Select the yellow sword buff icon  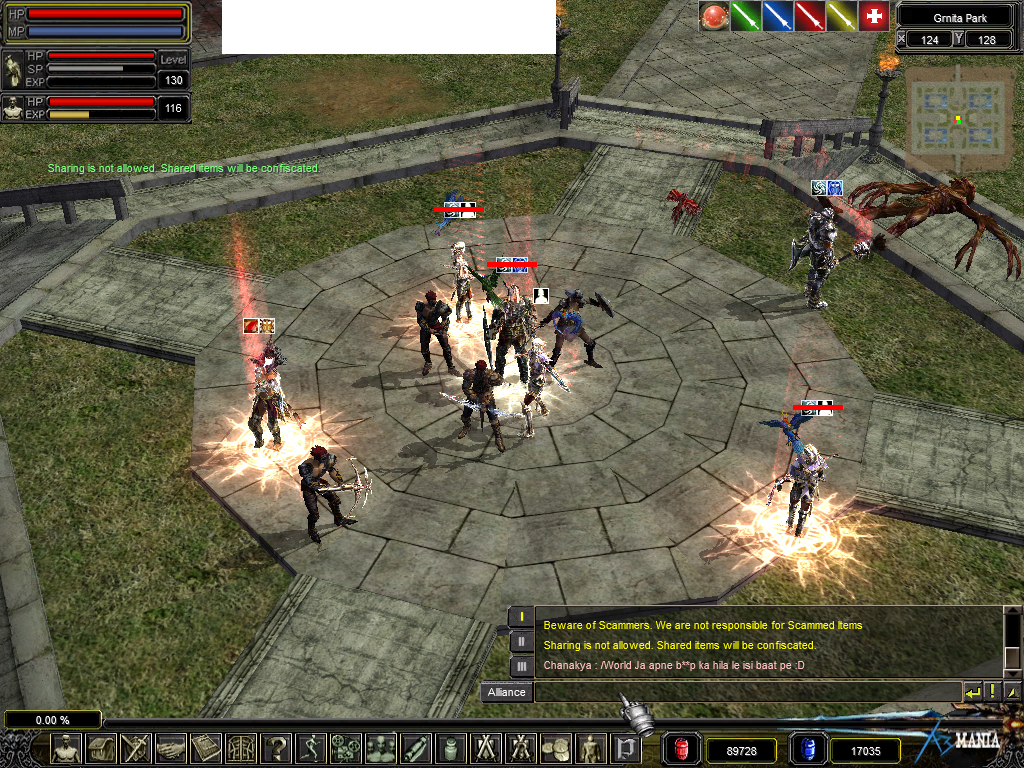pyautogui.click(x=842, y=16)
